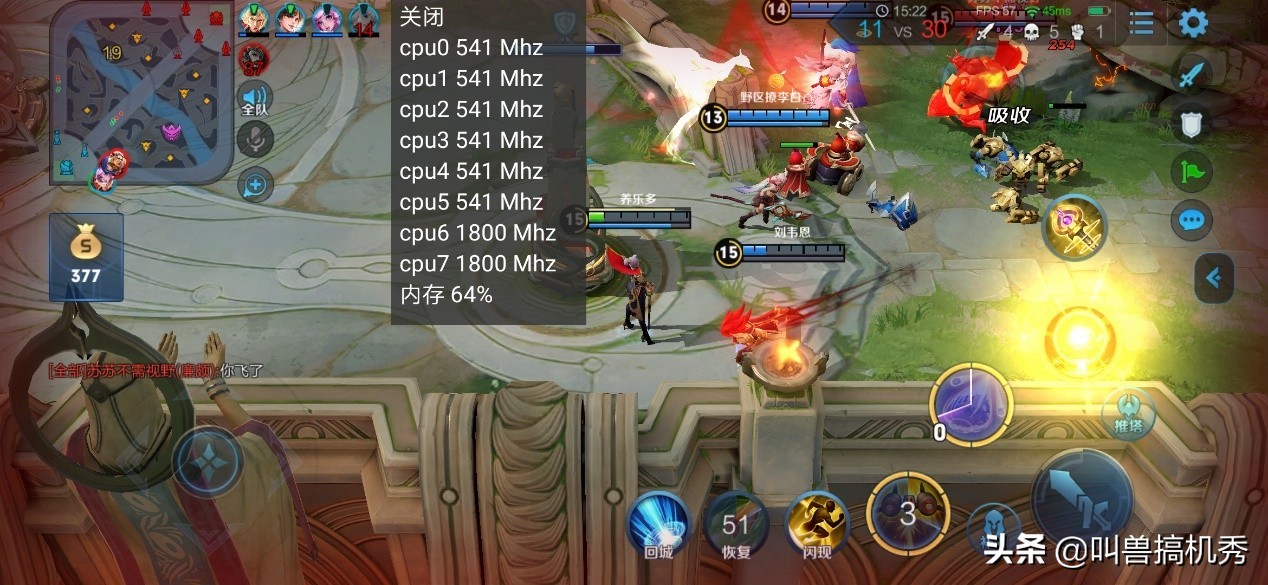Send the shield defend signal
The image size is (1268, 585).
(1191, 122)
